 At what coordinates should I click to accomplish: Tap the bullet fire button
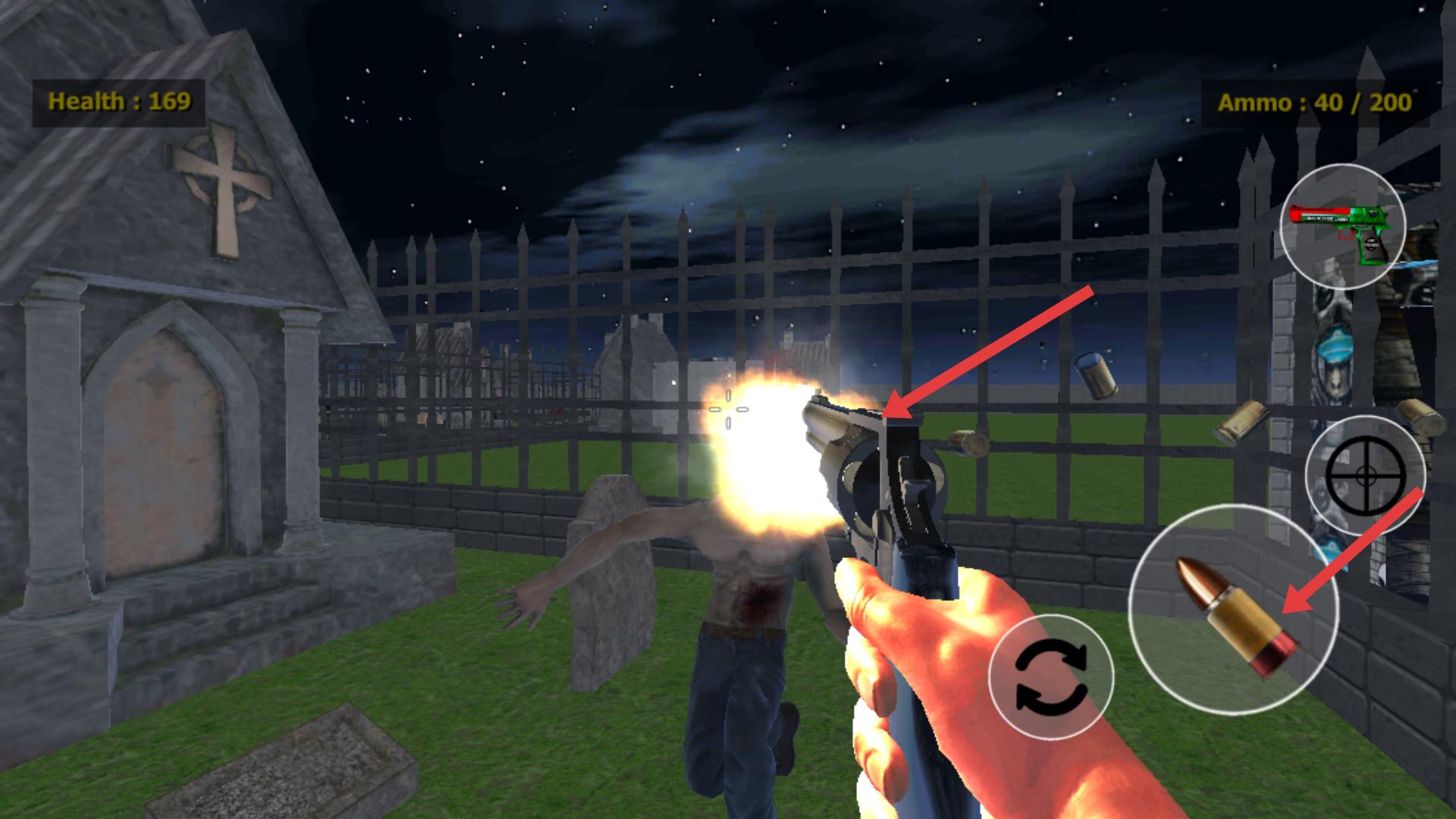pos(1233,609)
